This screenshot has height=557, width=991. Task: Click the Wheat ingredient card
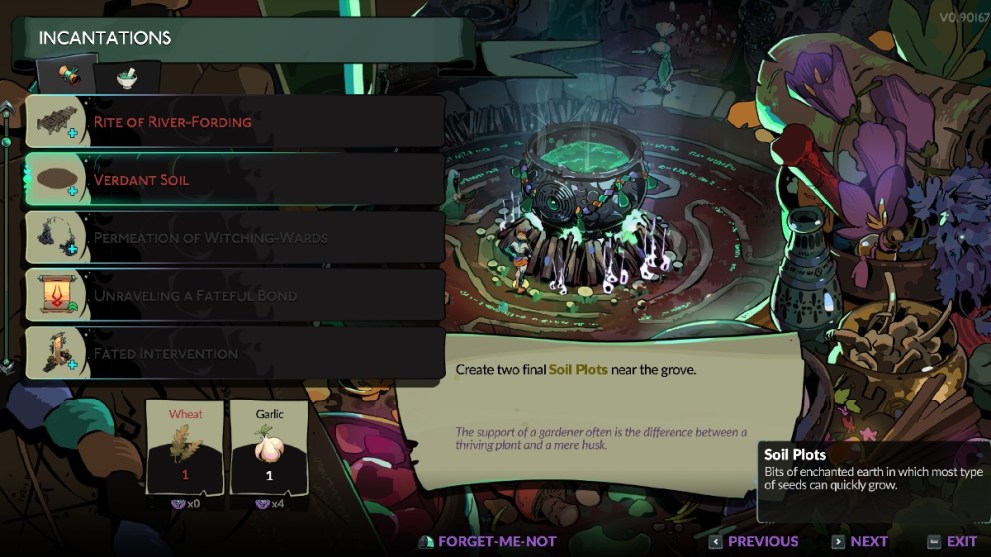click(185, 446)
